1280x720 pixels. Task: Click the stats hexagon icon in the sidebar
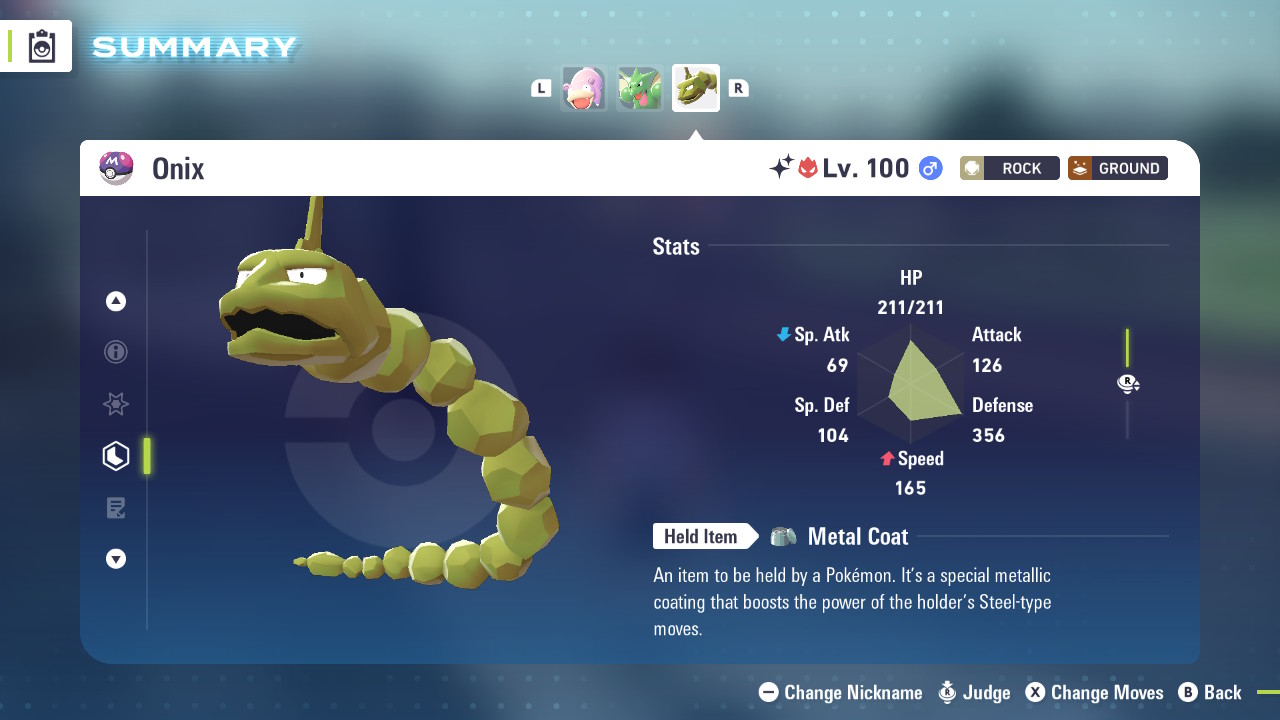pyautogui.click(x=115, y=456)
